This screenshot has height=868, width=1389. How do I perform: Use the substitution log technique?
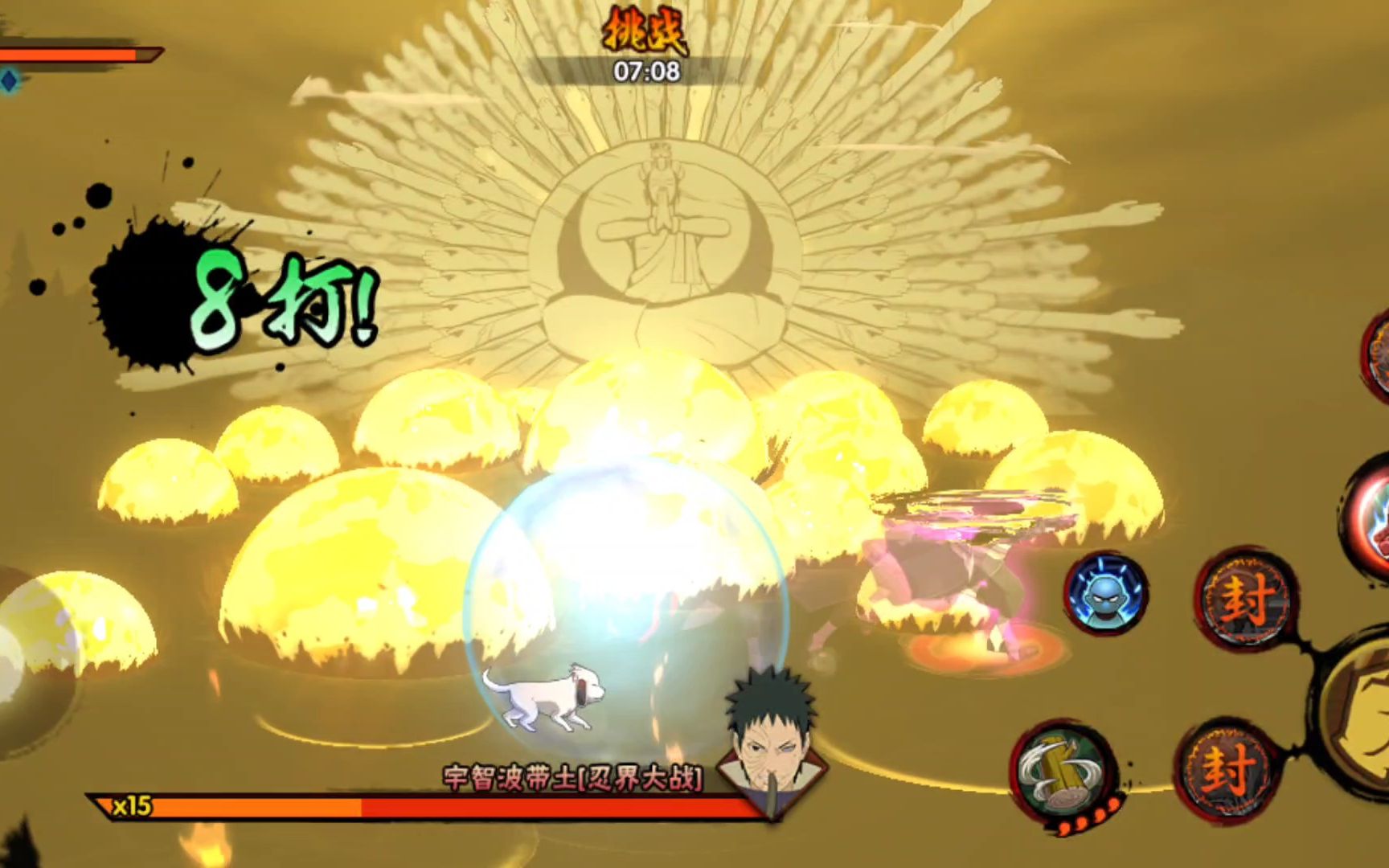point(1063,773)
